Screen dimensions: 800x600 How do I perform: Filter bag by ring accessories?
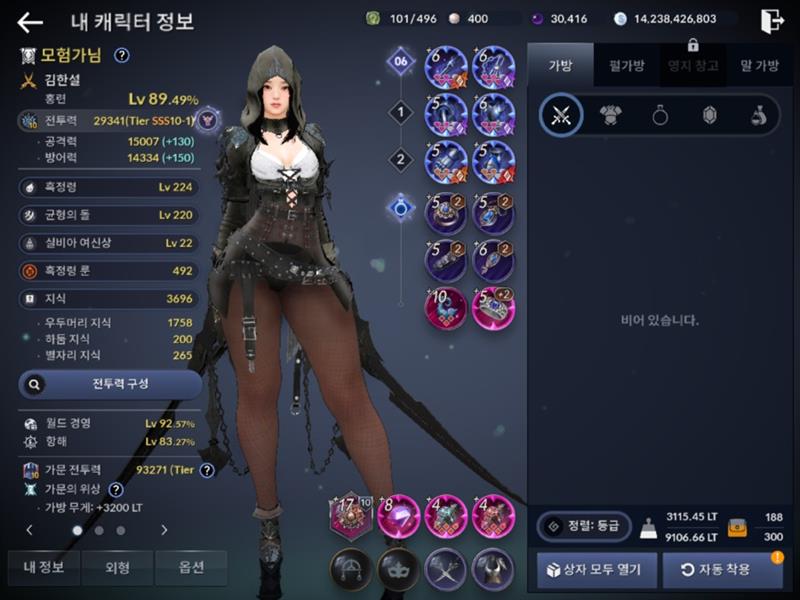(x=660, y=116)
